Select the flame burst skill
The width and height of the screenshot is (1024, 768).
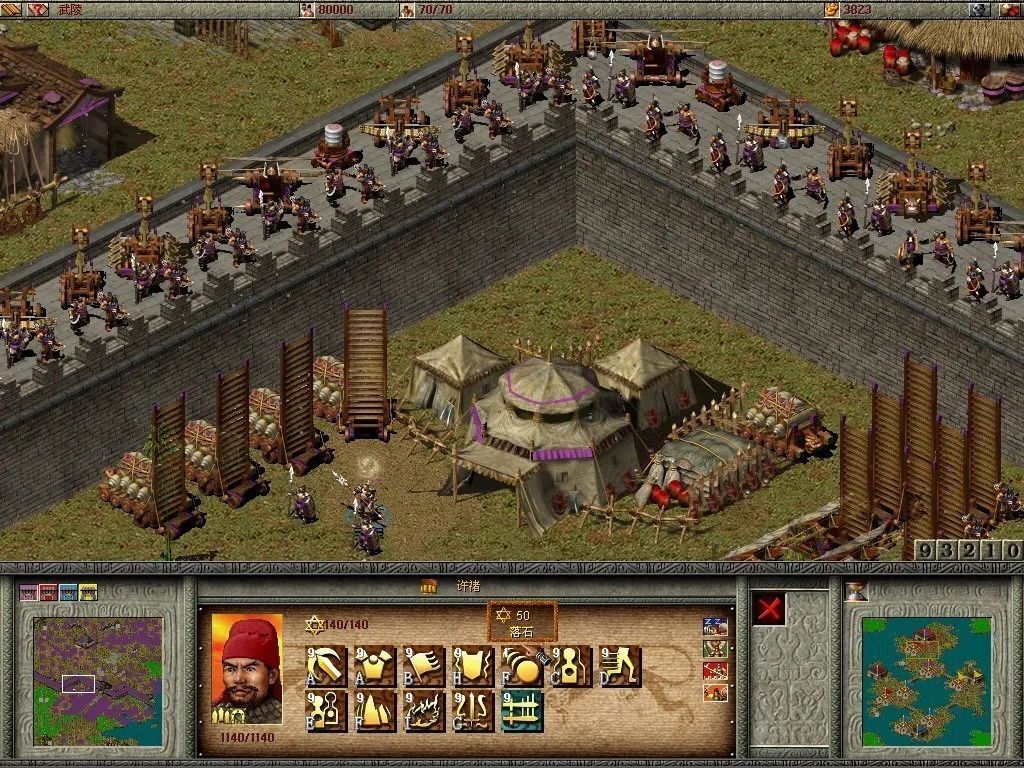pos(423,711)
